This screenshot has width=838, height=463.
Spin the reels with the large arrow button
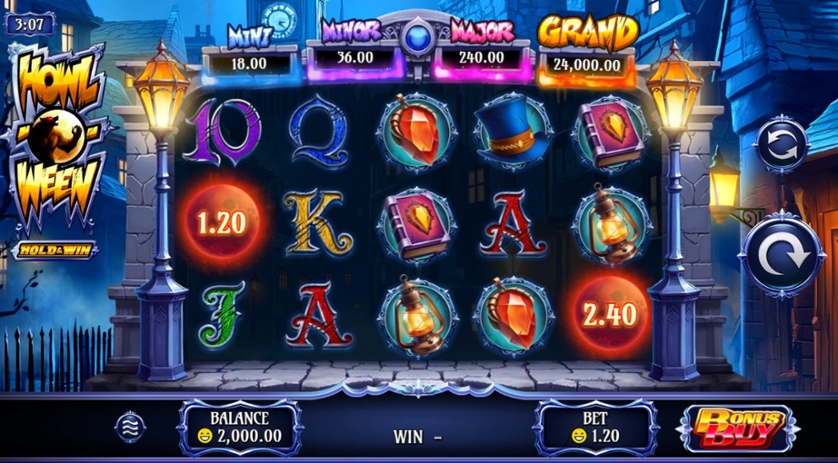click(783, 255)
